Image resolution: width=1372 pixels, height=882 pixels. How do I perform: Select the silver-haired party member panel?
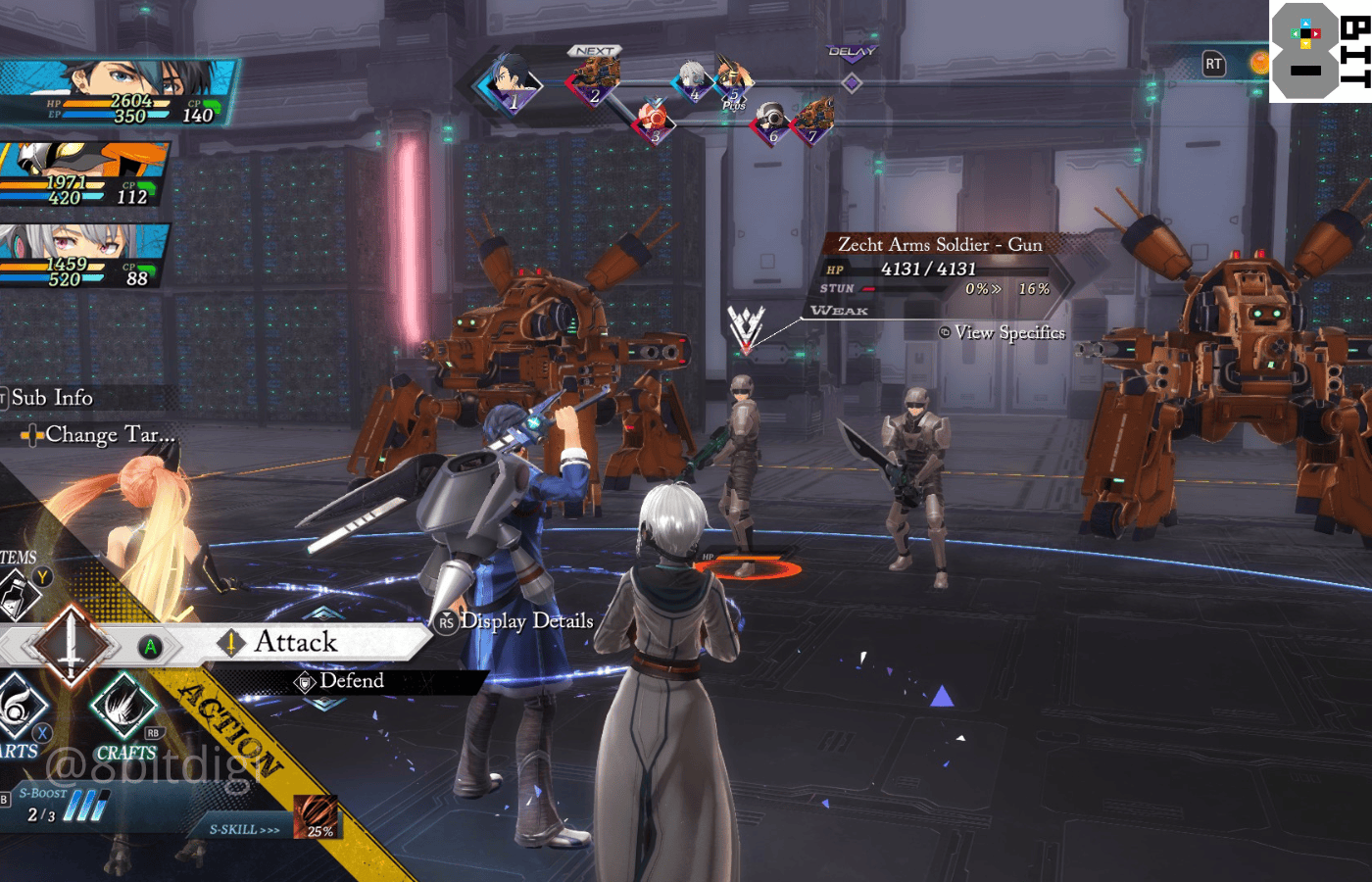coord(83,255)
